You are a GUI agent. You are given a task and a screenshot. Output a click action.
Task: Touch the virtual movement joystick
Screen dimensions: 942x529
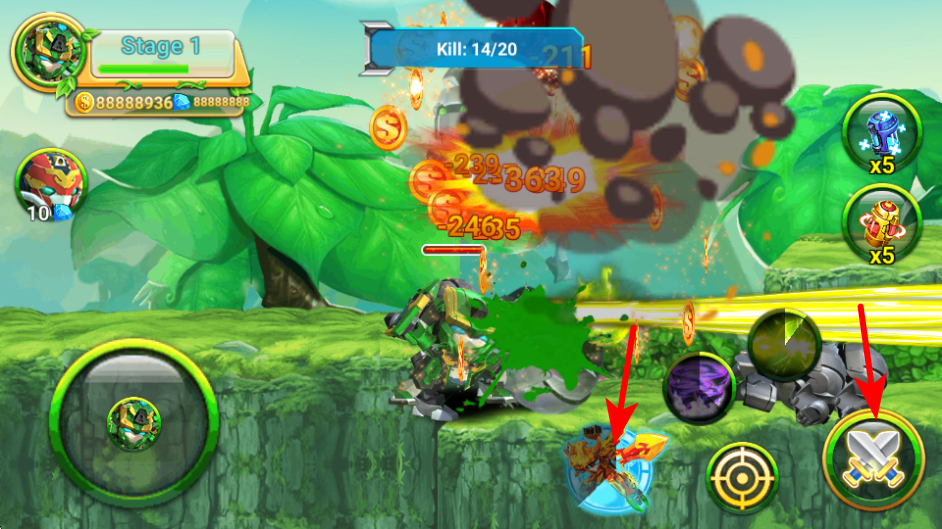[133, 418]
